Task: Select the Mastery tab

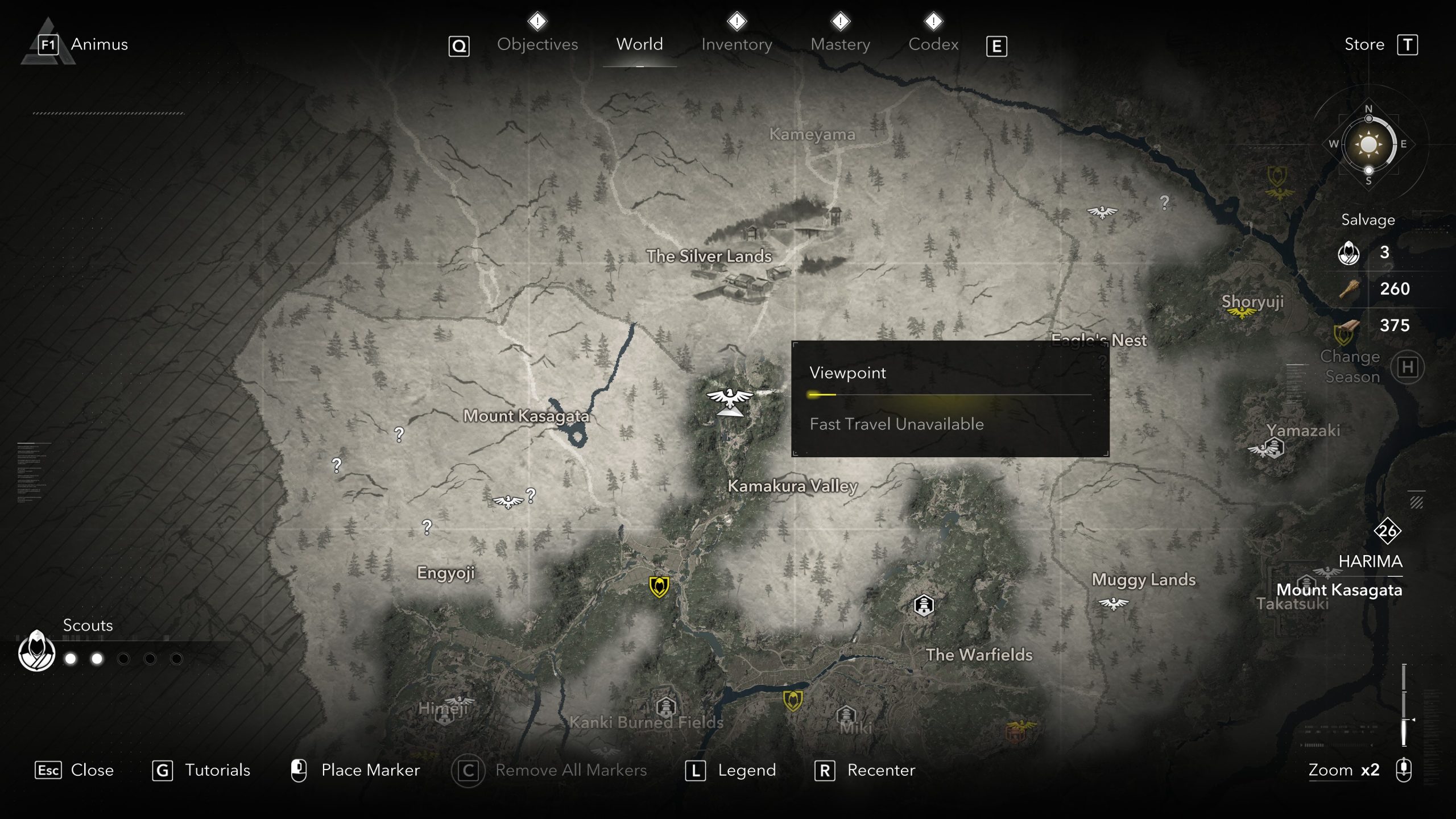Action: 840,44
